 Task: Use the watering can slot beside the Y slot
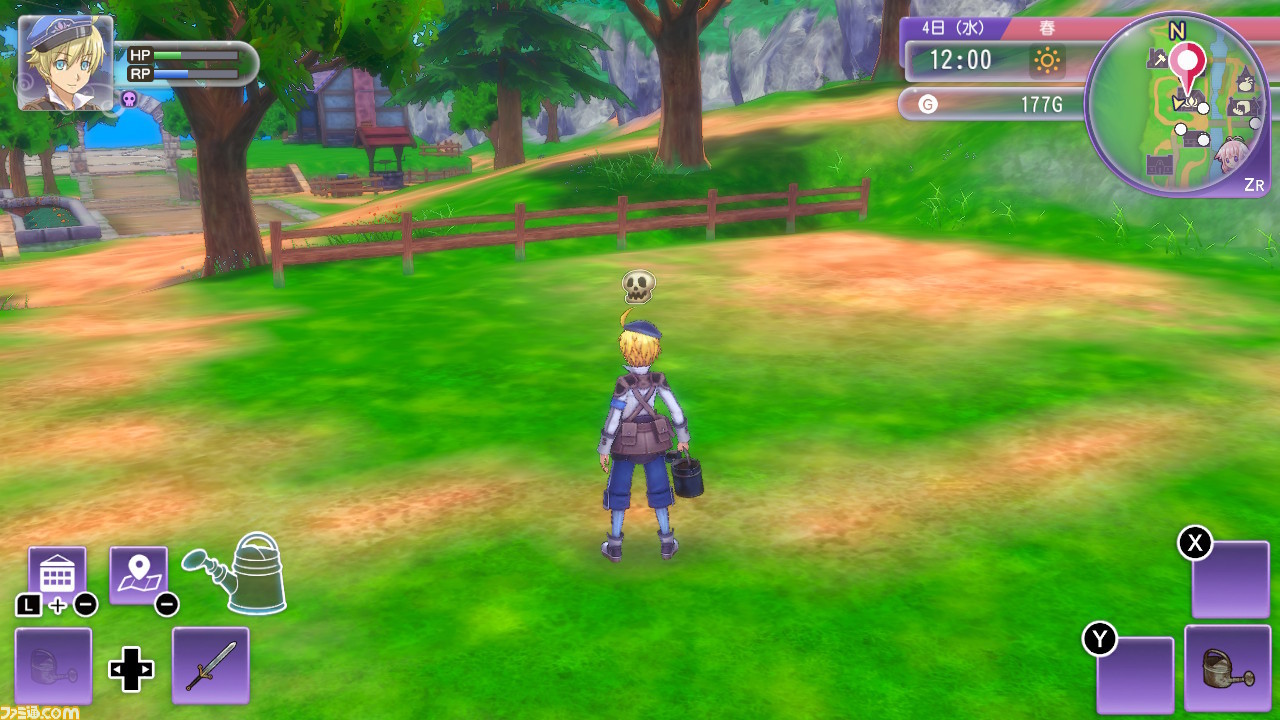point(1227,667)
